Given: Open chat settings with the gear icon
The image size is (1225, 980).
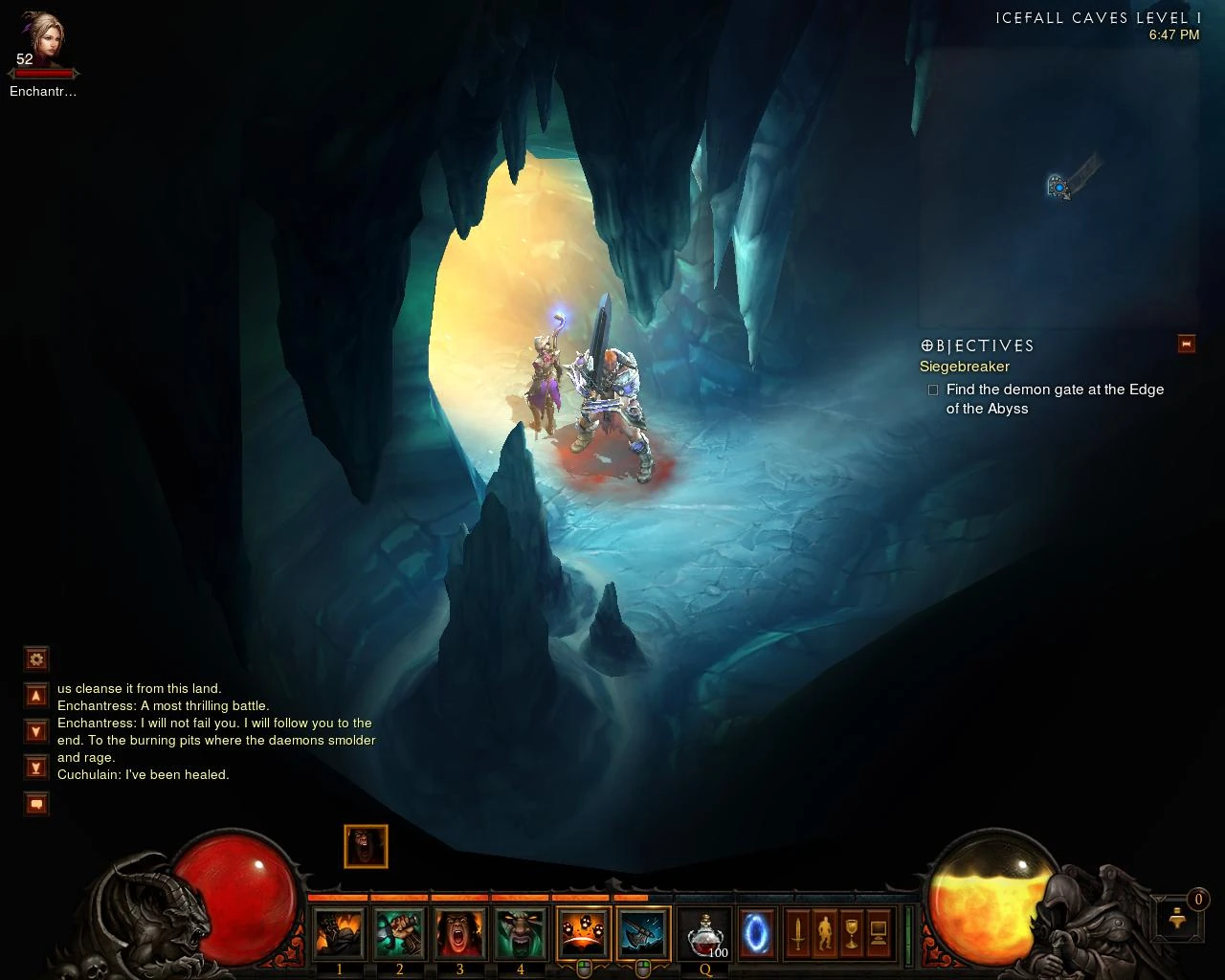Looking at the screenshot, I should [35, 658].
